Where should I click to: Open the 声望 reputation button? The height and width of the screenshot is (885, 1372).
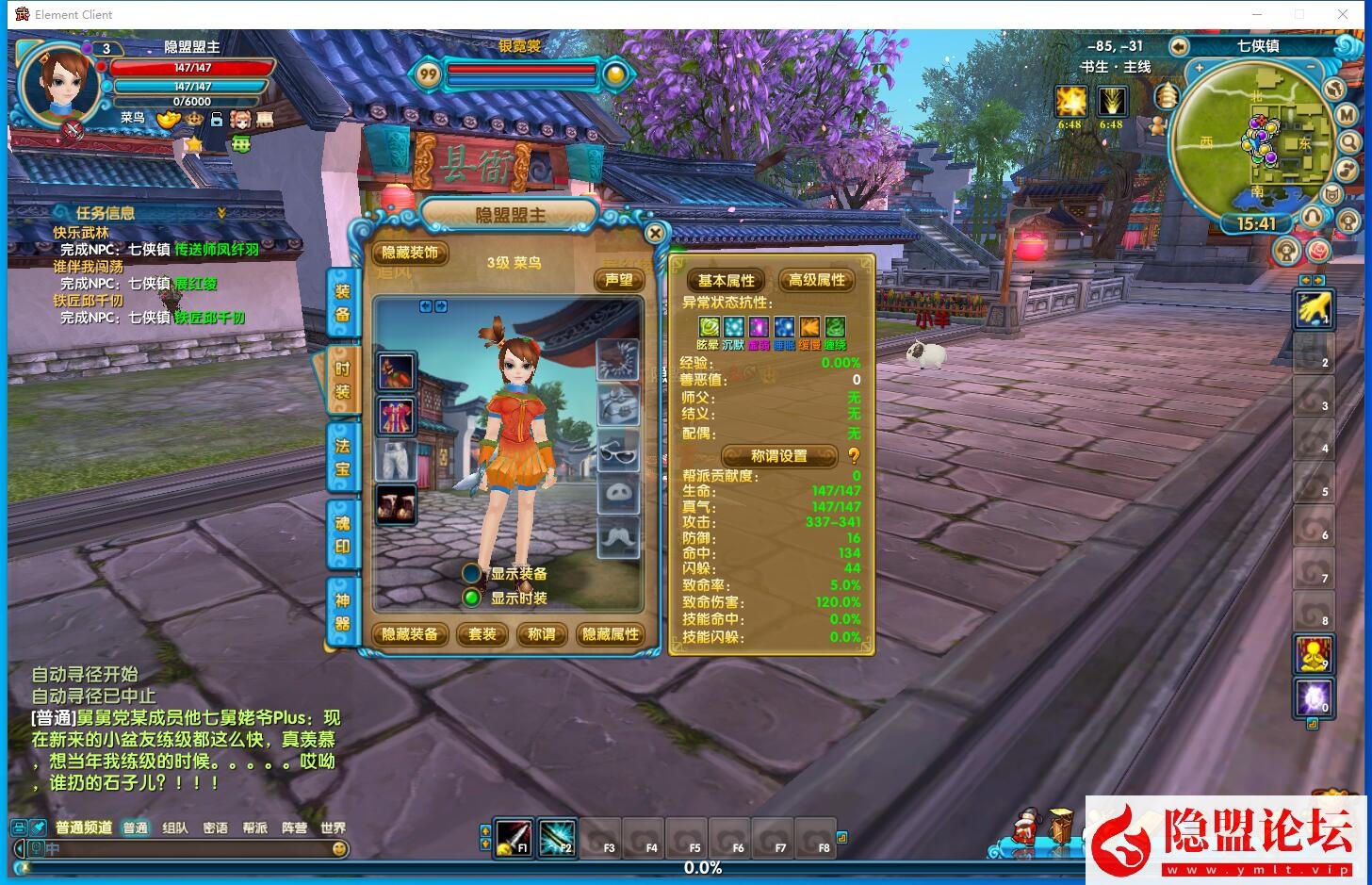[x=619, y=280]
